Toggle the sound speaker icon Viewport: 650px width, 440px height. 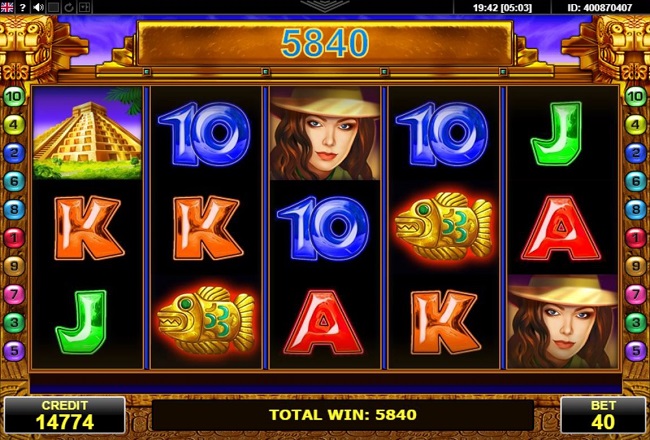coord(38,7)
